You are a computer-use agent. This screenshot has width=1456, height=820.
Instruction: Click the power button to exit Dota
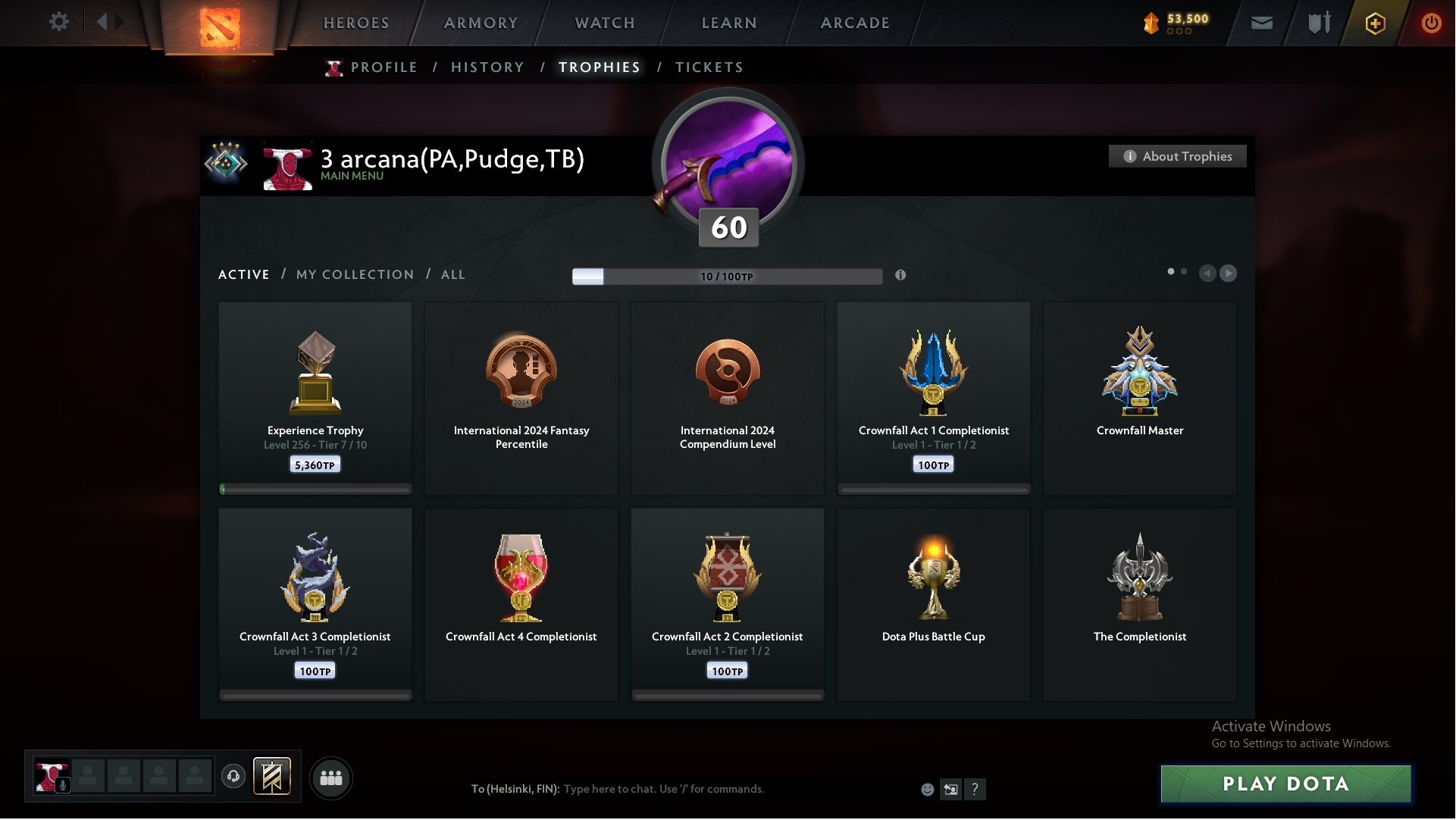click(x=1432, y=23)
